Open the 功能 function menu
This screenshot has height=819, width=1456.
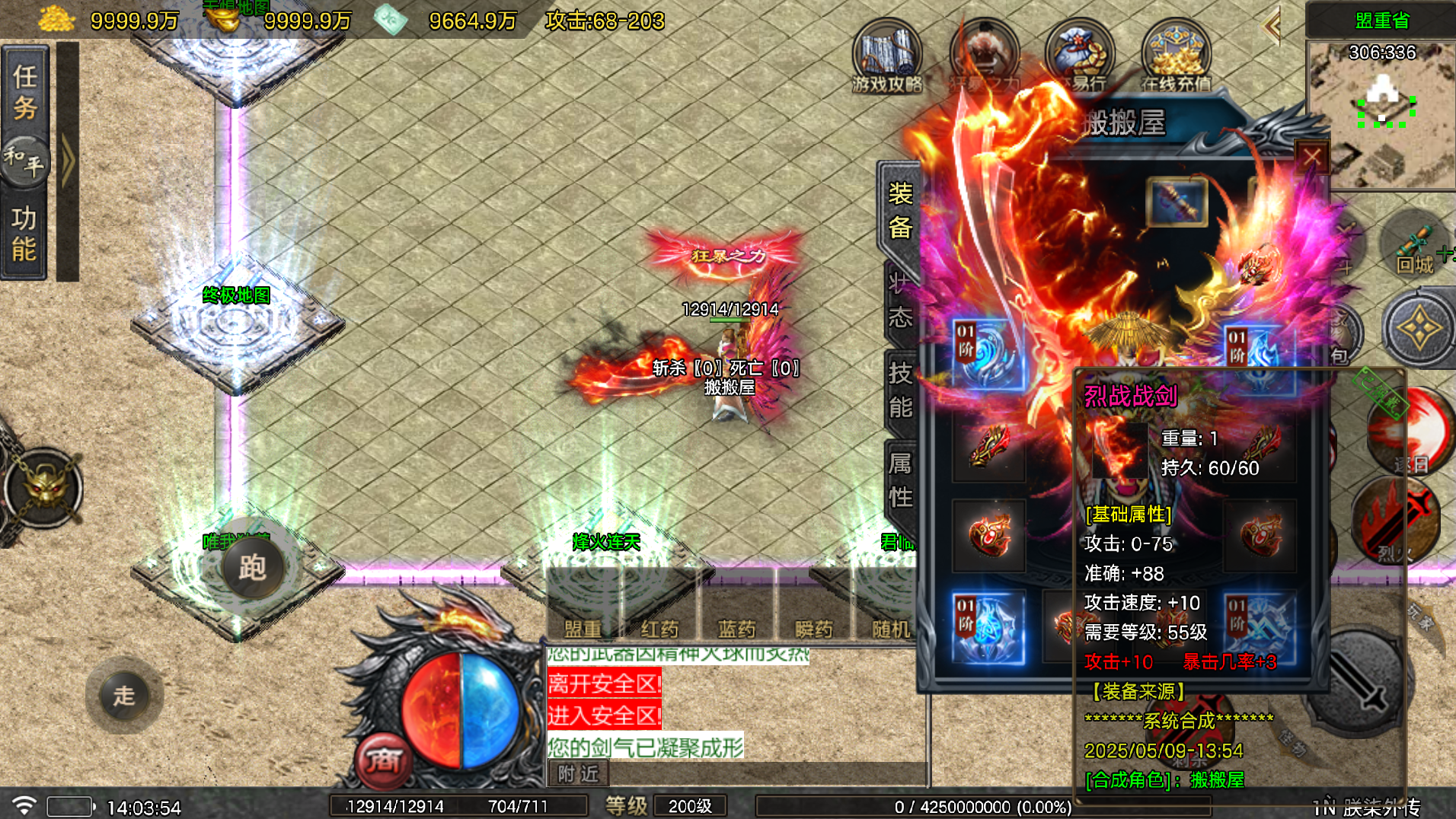point(24,234)
